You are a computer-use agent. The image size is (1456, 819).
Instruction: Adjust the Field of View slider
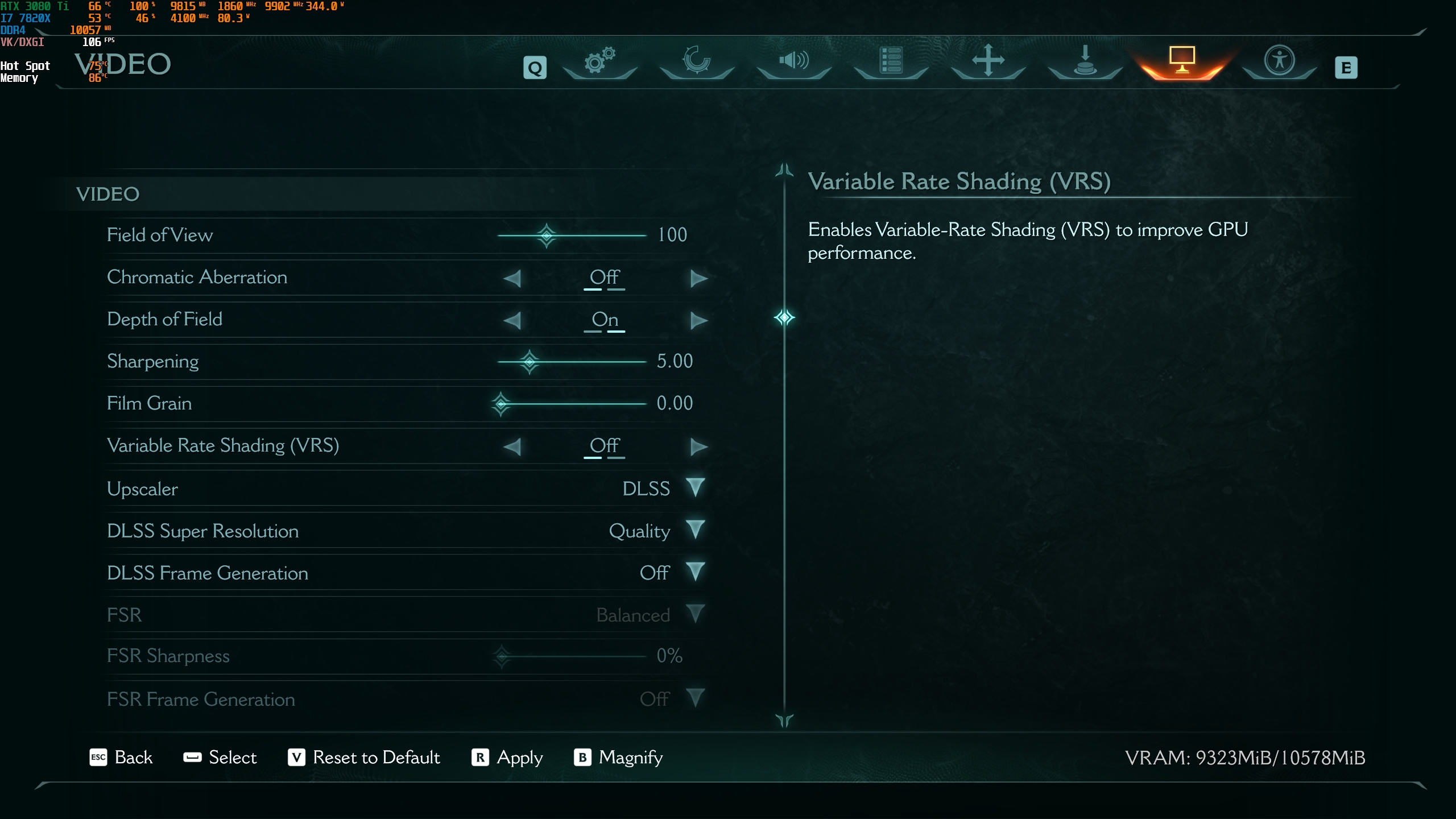(547, 235)
